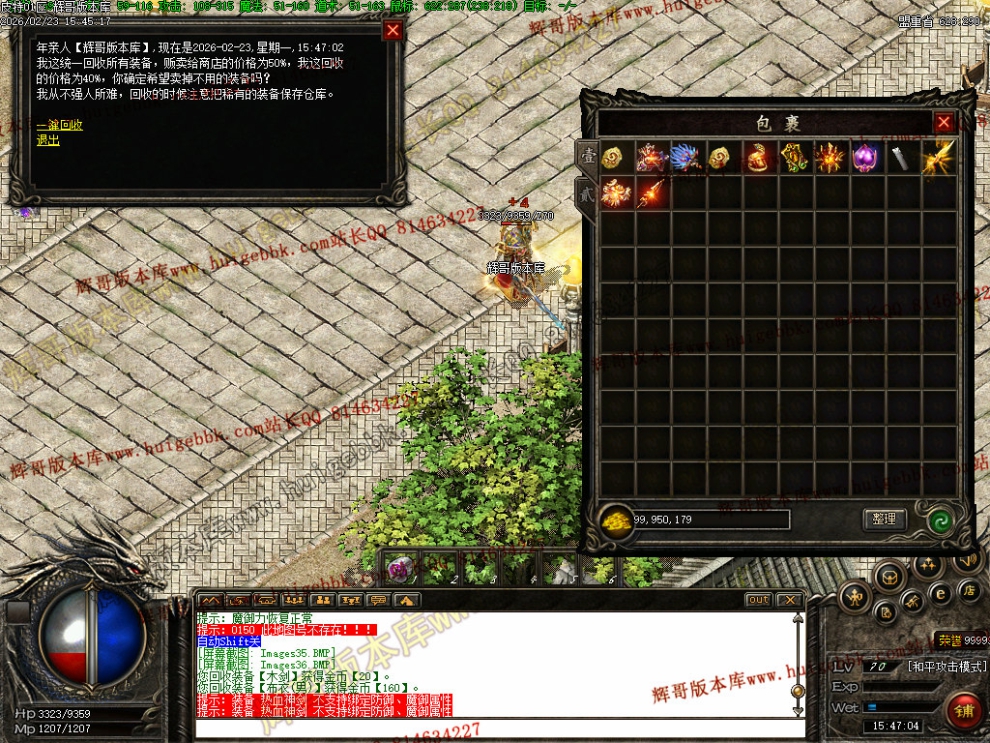The image size is (990, 743).
Task: Click the green swirl refresh button
Action: pos(939,520)
